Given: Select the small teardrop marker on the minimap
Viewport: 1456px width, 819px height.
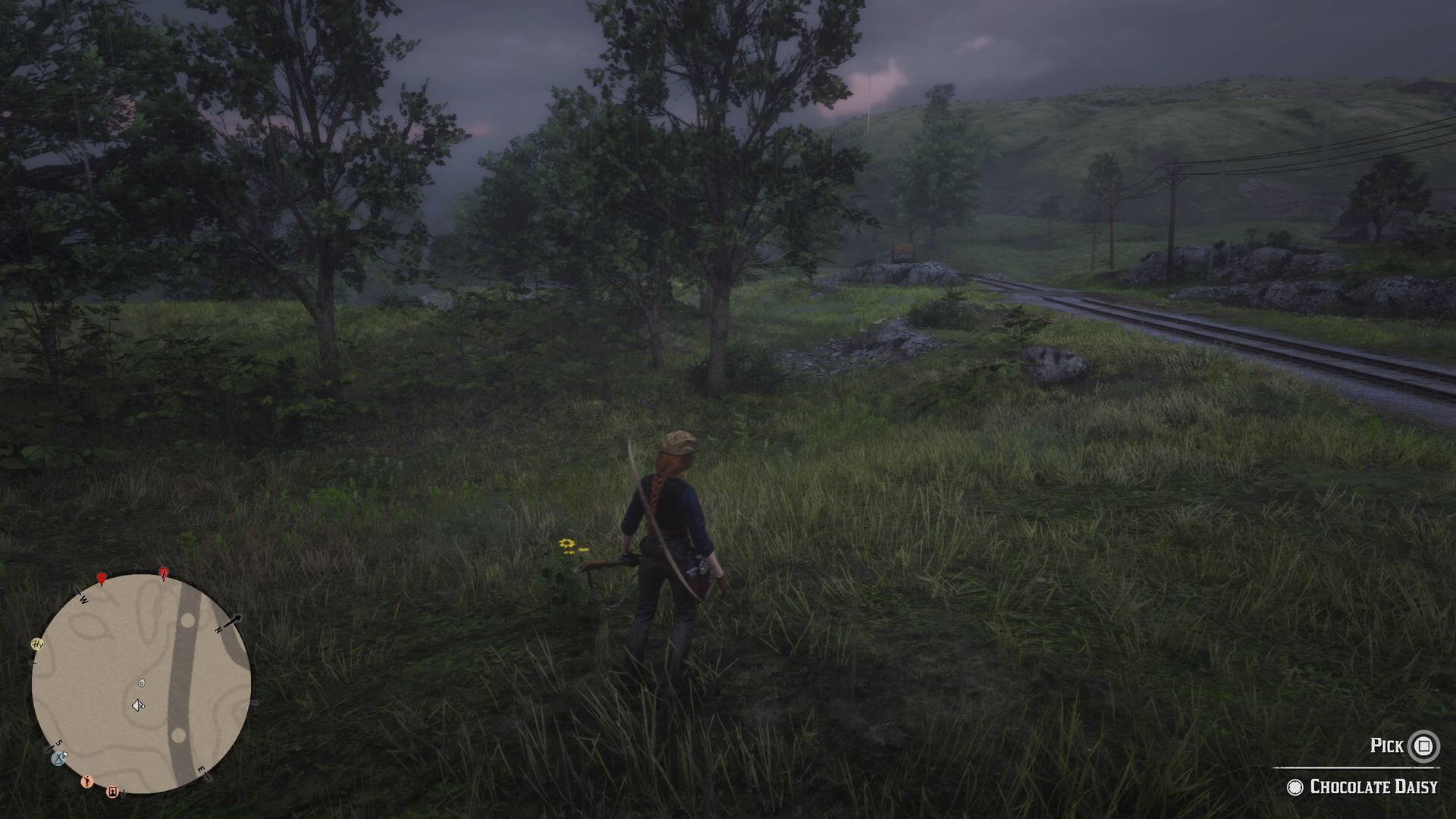Looking at the screenshot, I should pyautogui.click(x=141, y=682).
